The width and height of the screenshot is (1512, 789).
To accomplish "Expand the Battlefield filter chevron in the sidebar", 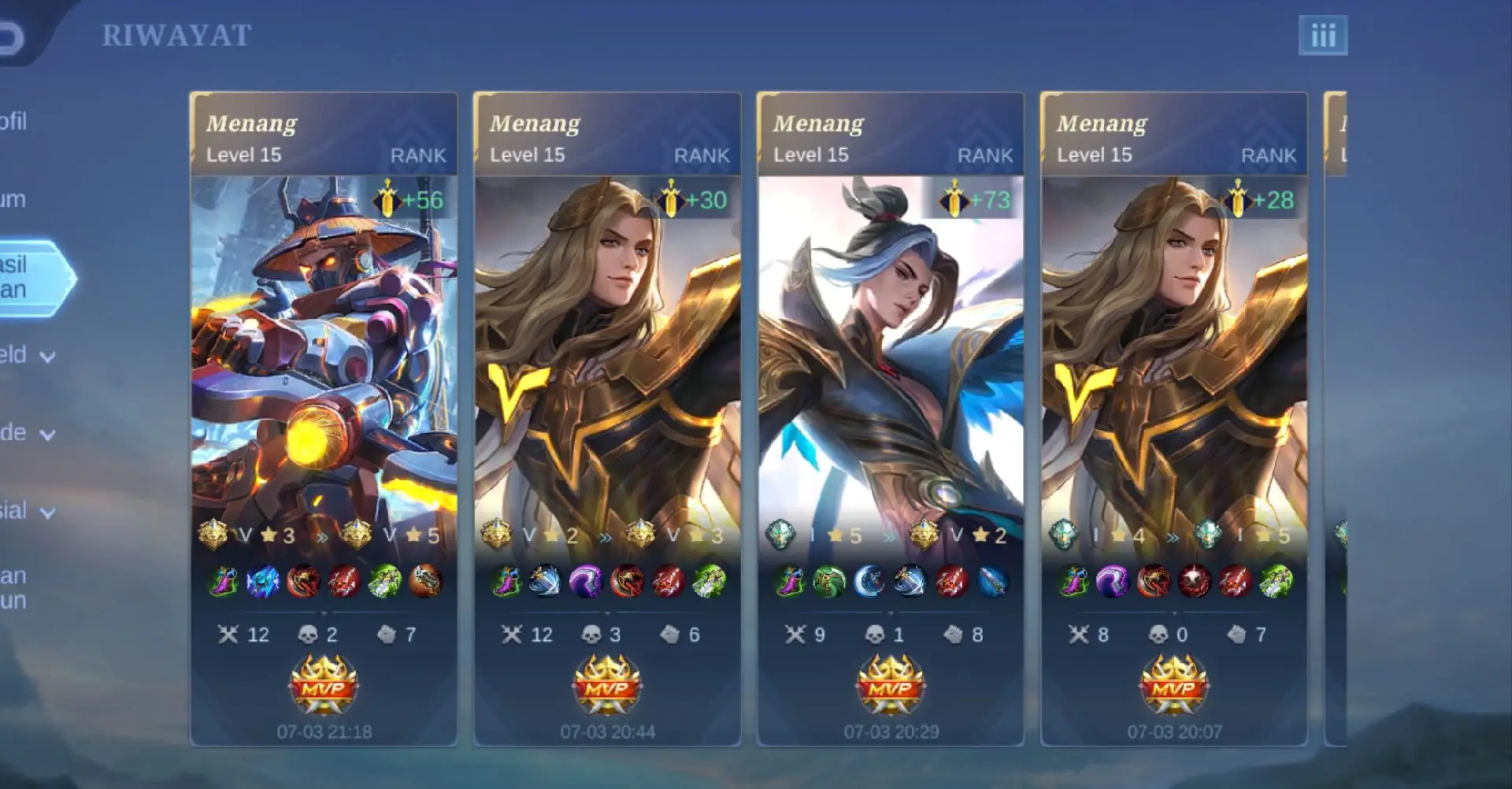I will 47,356.
